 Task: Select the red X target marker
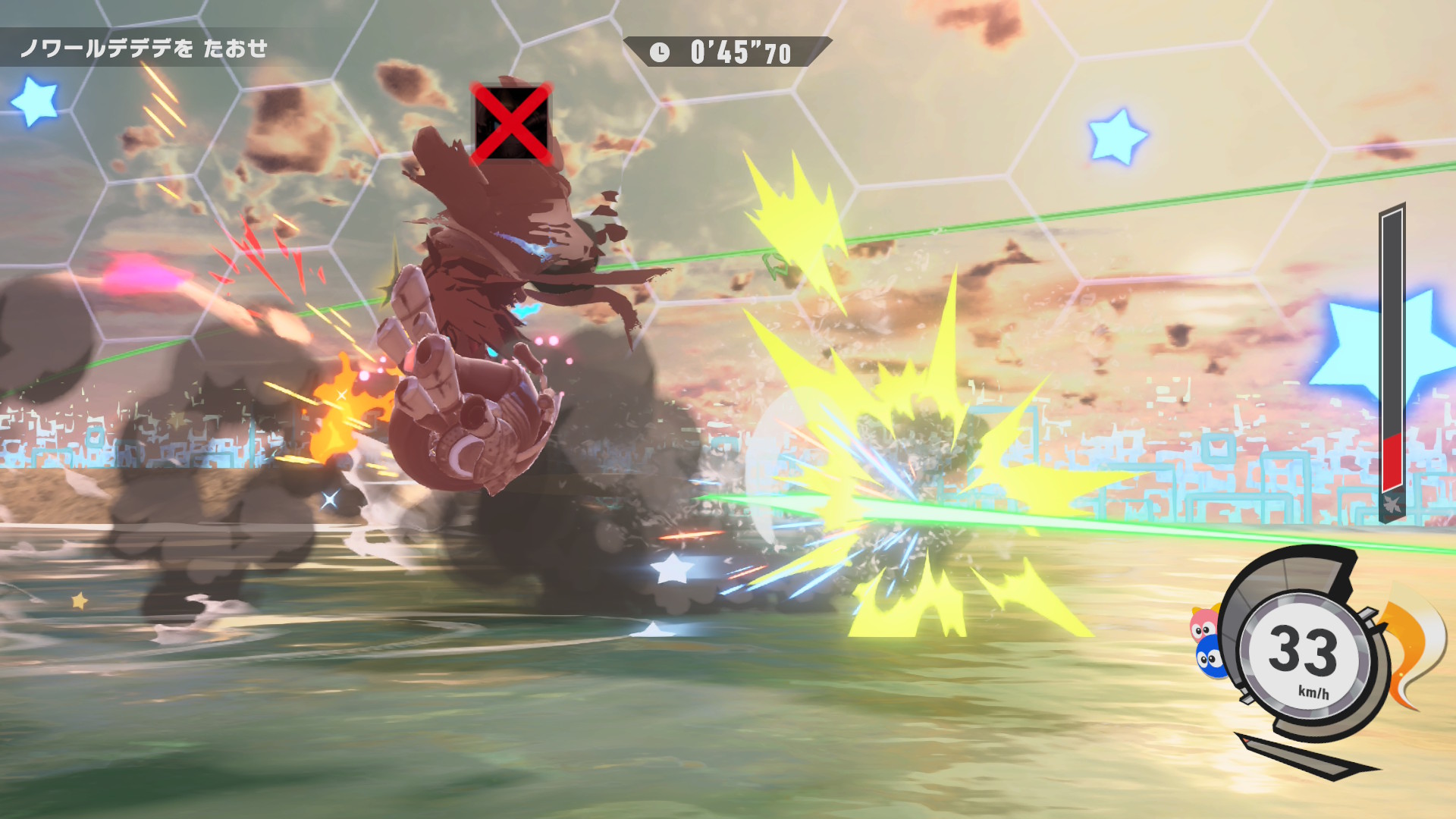pos(511,123)
